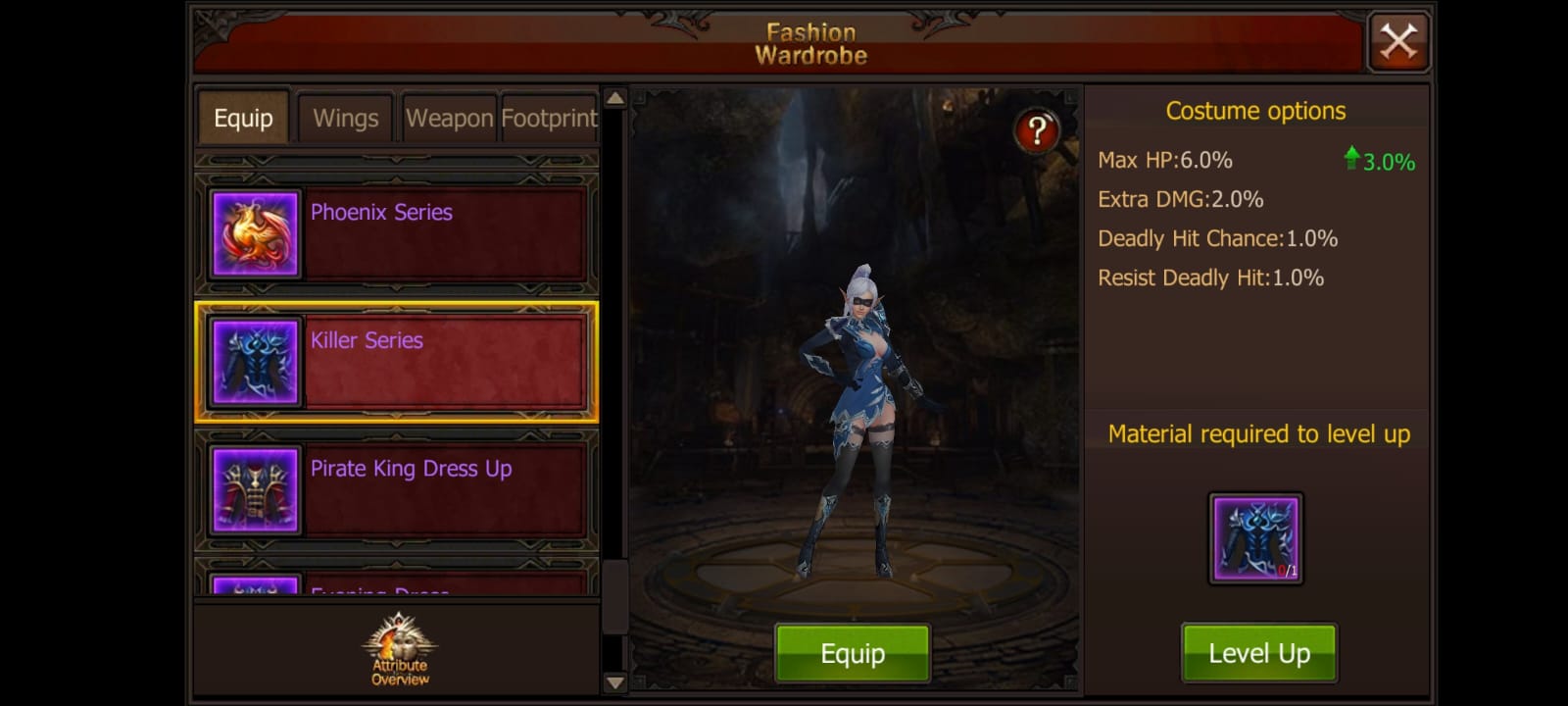This screenshot has height=706, width=1568.
Task: Open the Footprint tab
Action: click(548, 118)
